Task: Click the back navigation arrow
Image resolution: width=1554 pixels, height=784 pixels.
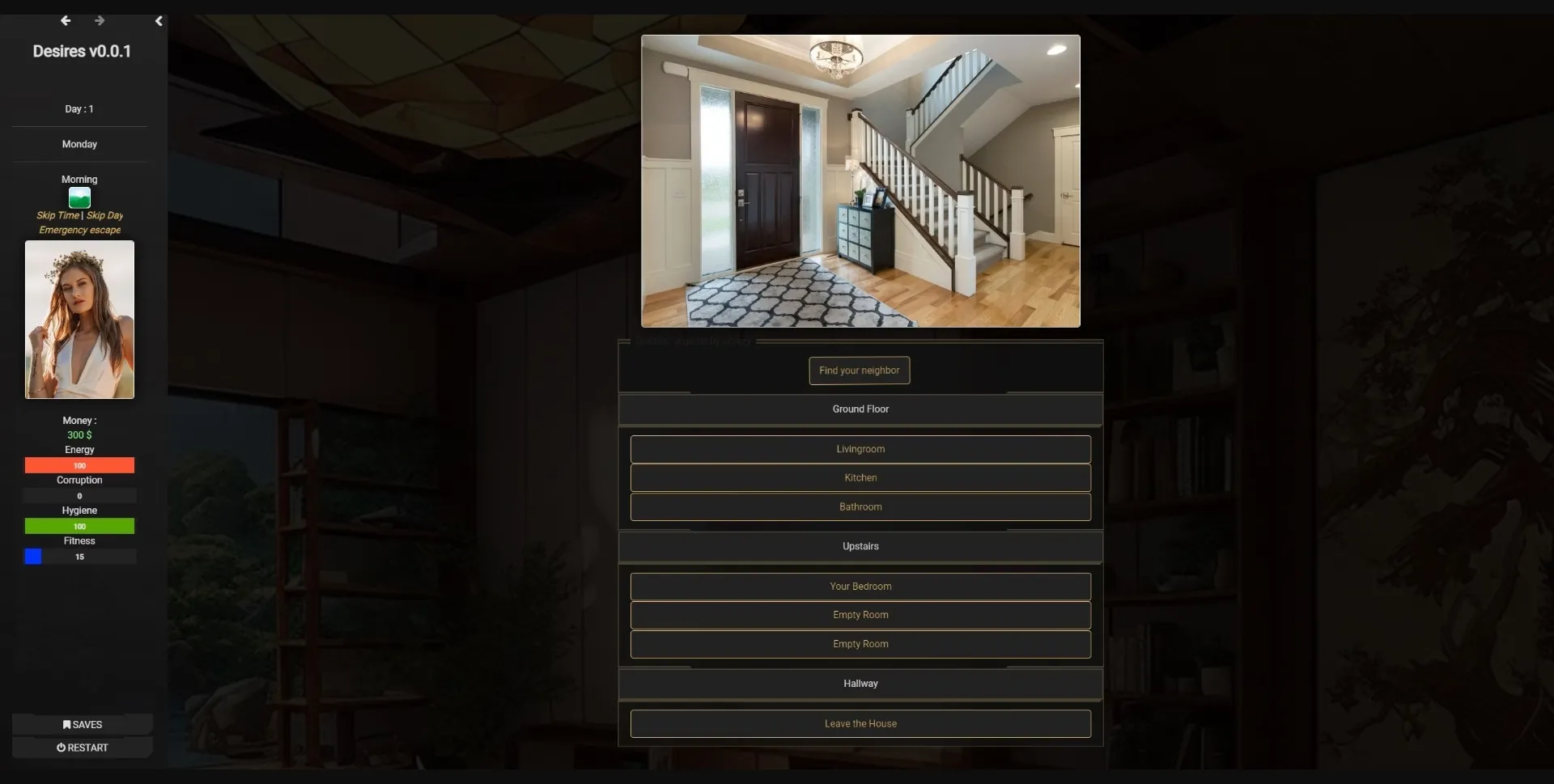Action: (x=65, y=20)
